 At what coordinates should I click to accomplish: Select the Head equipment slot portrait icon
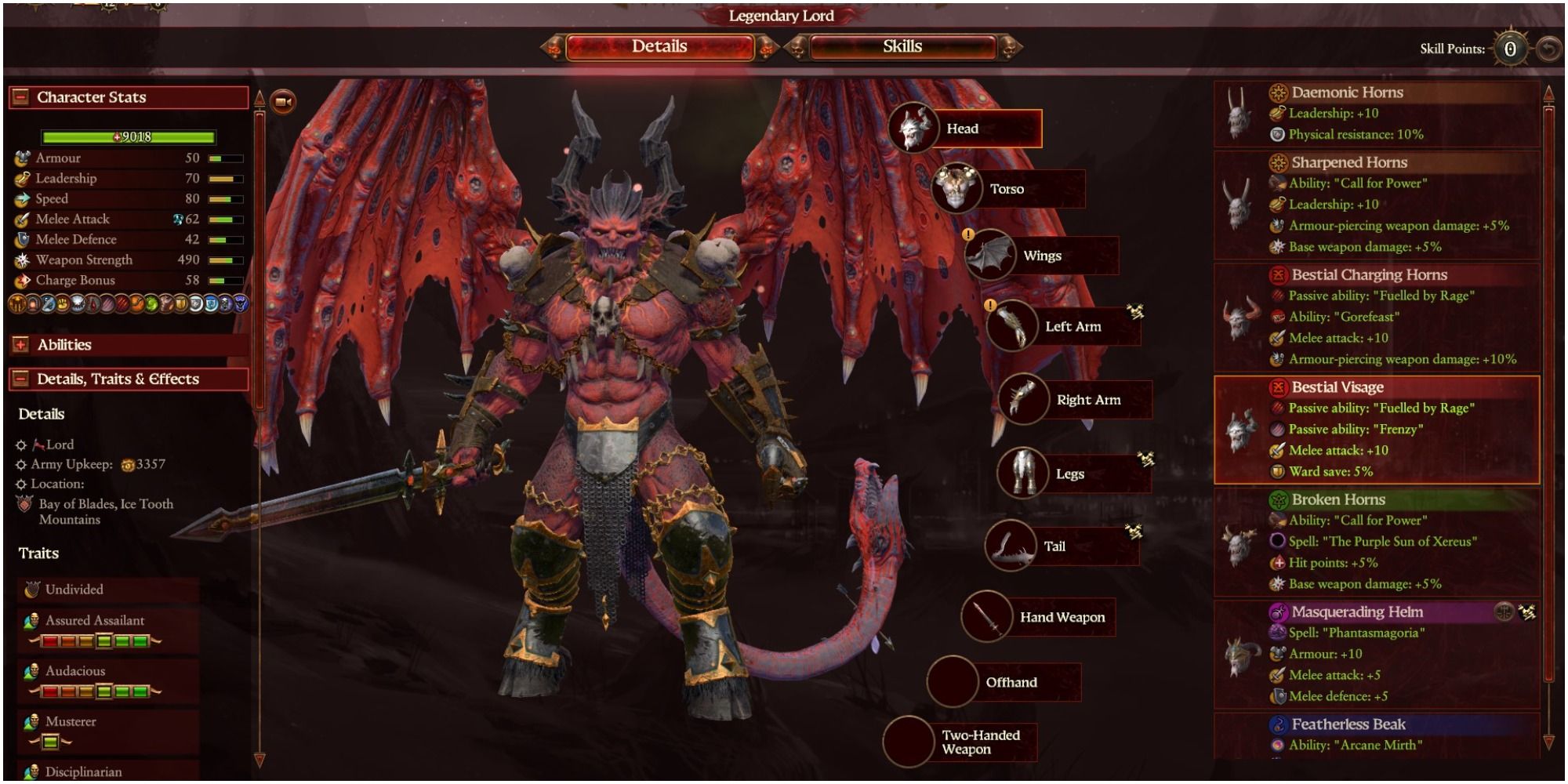pyautogui.click(x=913, y=127)
